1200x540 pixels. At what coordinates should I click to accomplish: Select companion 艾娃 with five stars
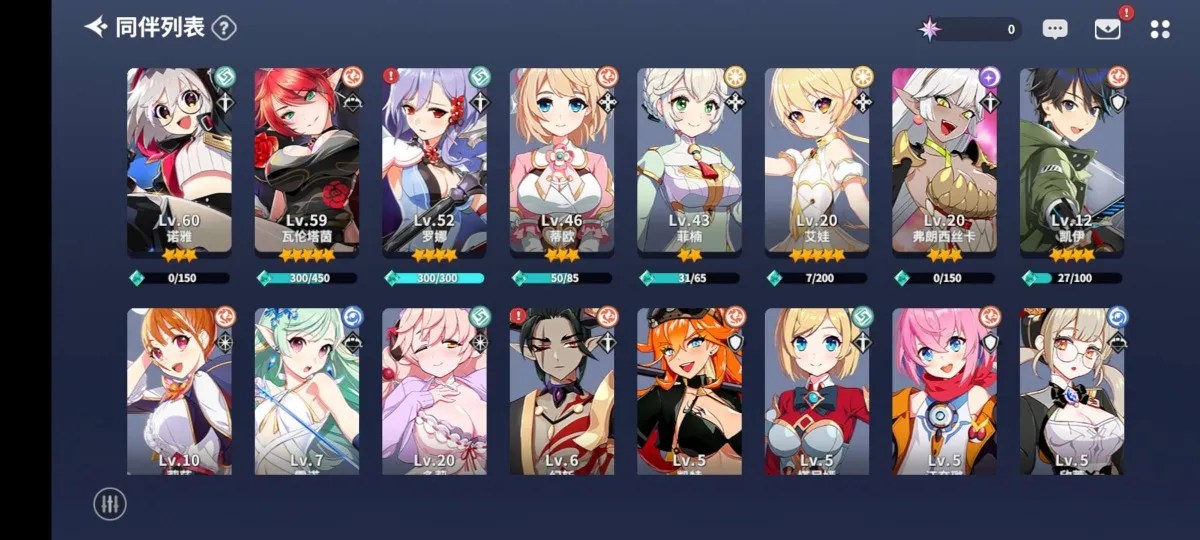(818, 160)
